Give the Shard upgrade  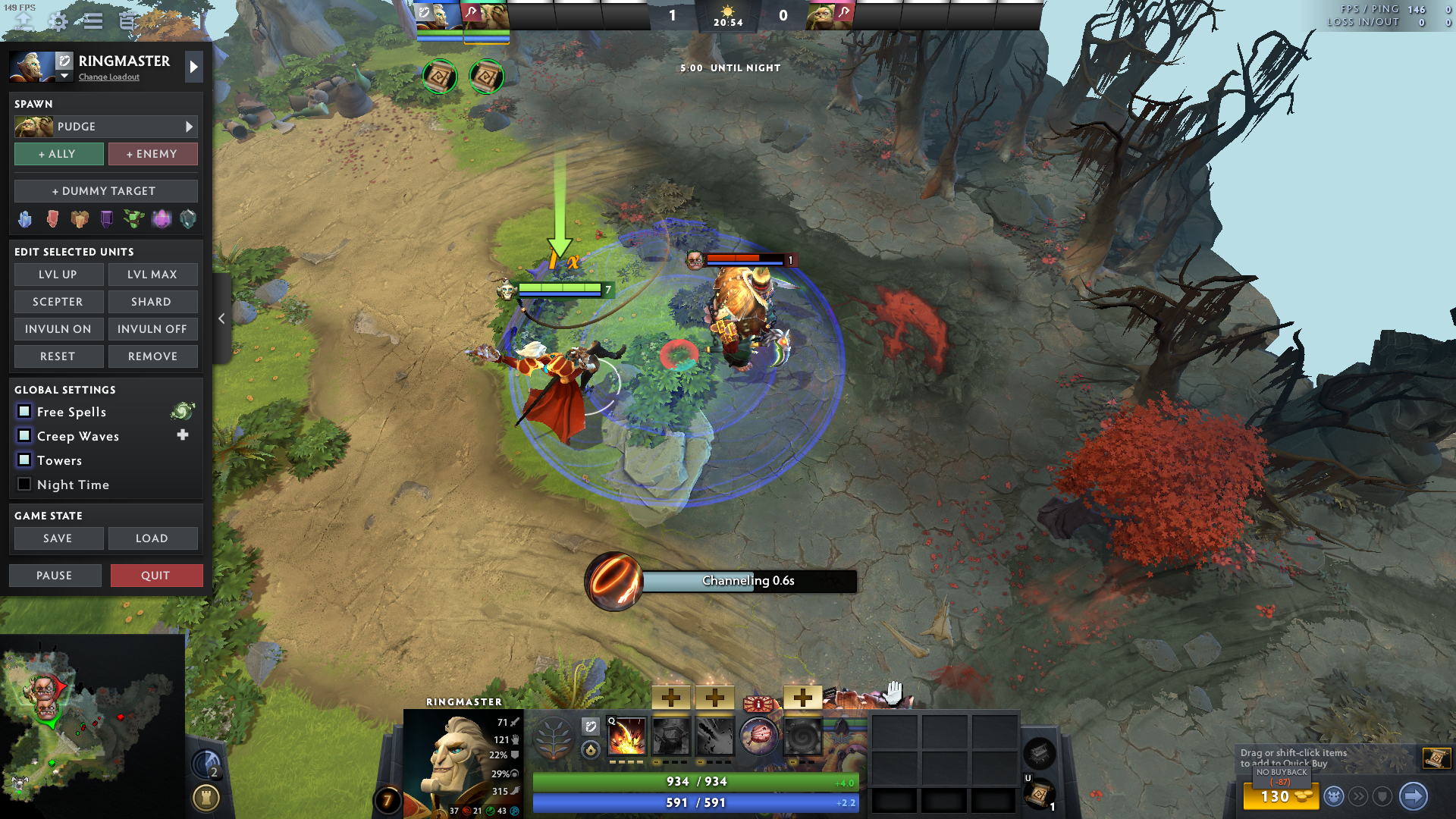point(152,302)
